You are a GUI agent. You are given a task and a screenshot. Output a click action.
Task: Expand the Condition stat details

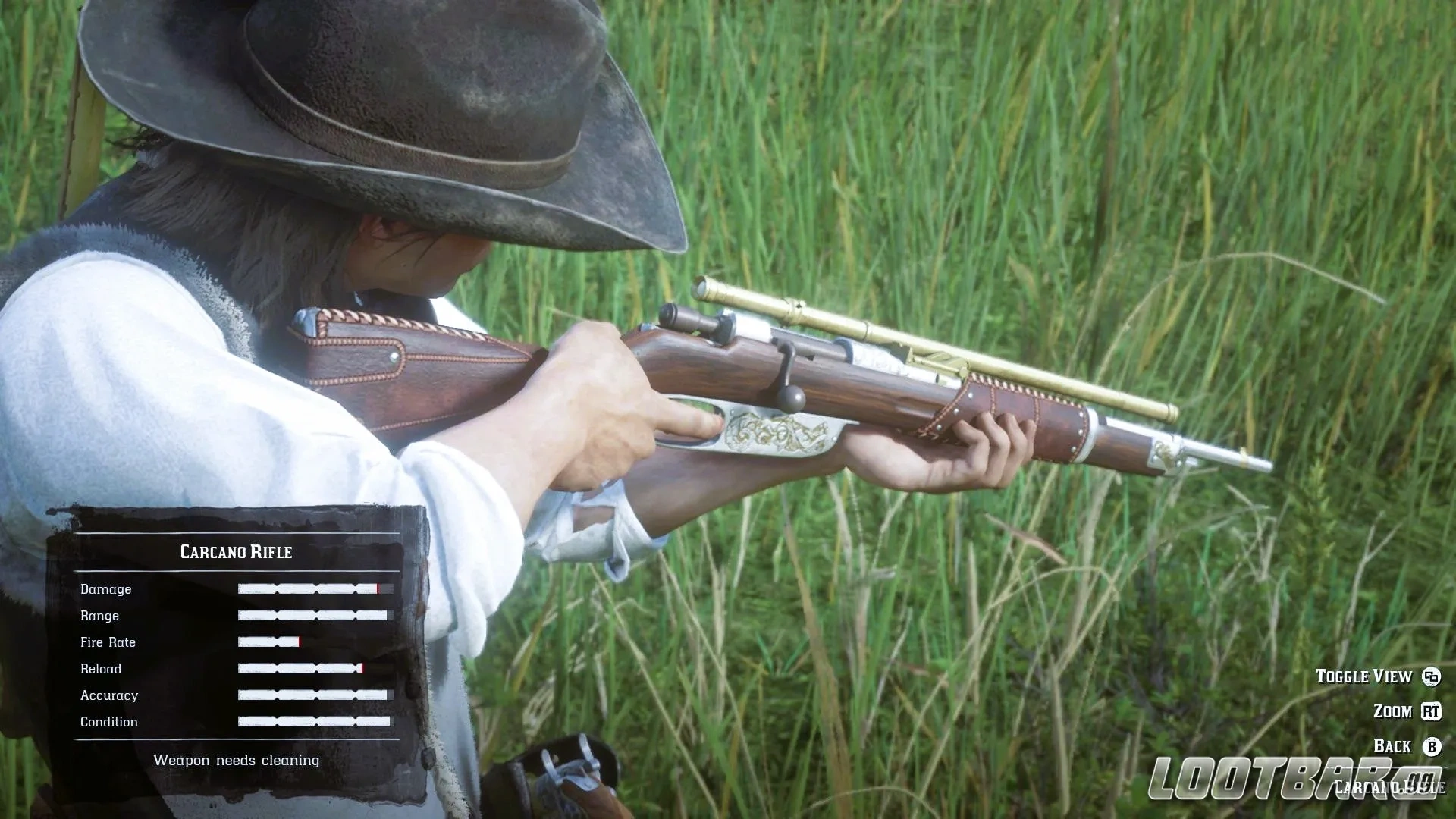click(x=109, y=722)
